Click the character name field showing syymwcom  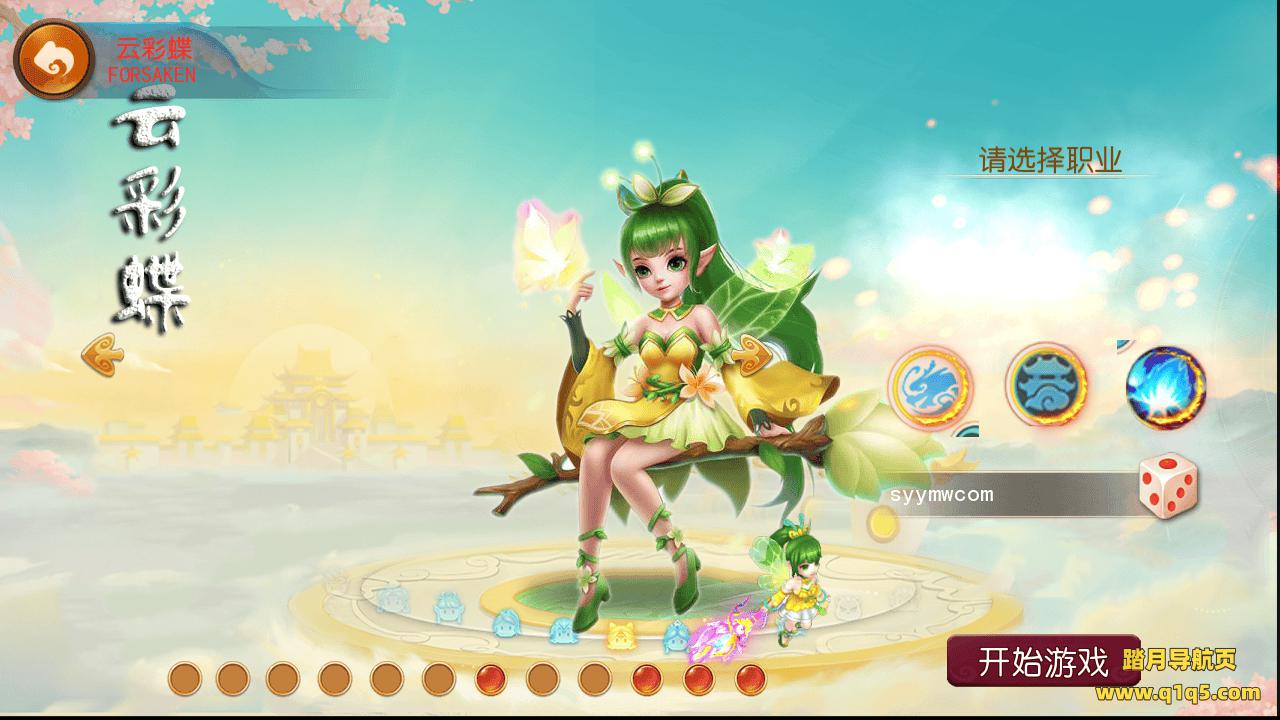1010,495
